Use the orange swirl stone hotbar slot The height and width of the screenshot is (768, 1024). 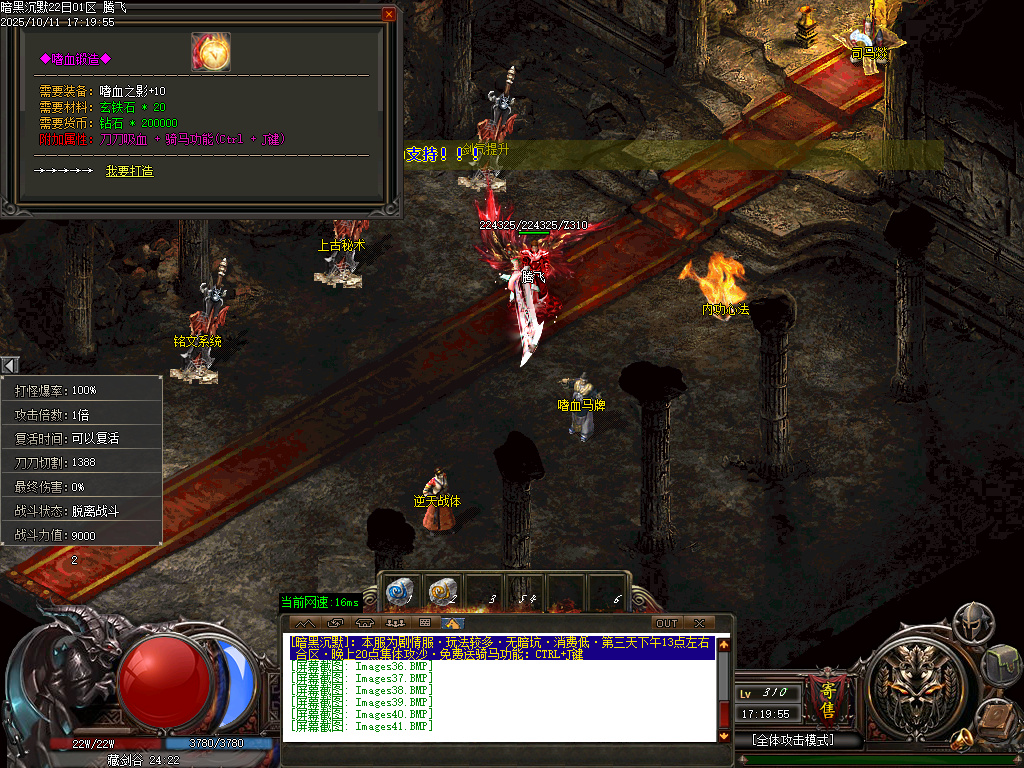442,592
